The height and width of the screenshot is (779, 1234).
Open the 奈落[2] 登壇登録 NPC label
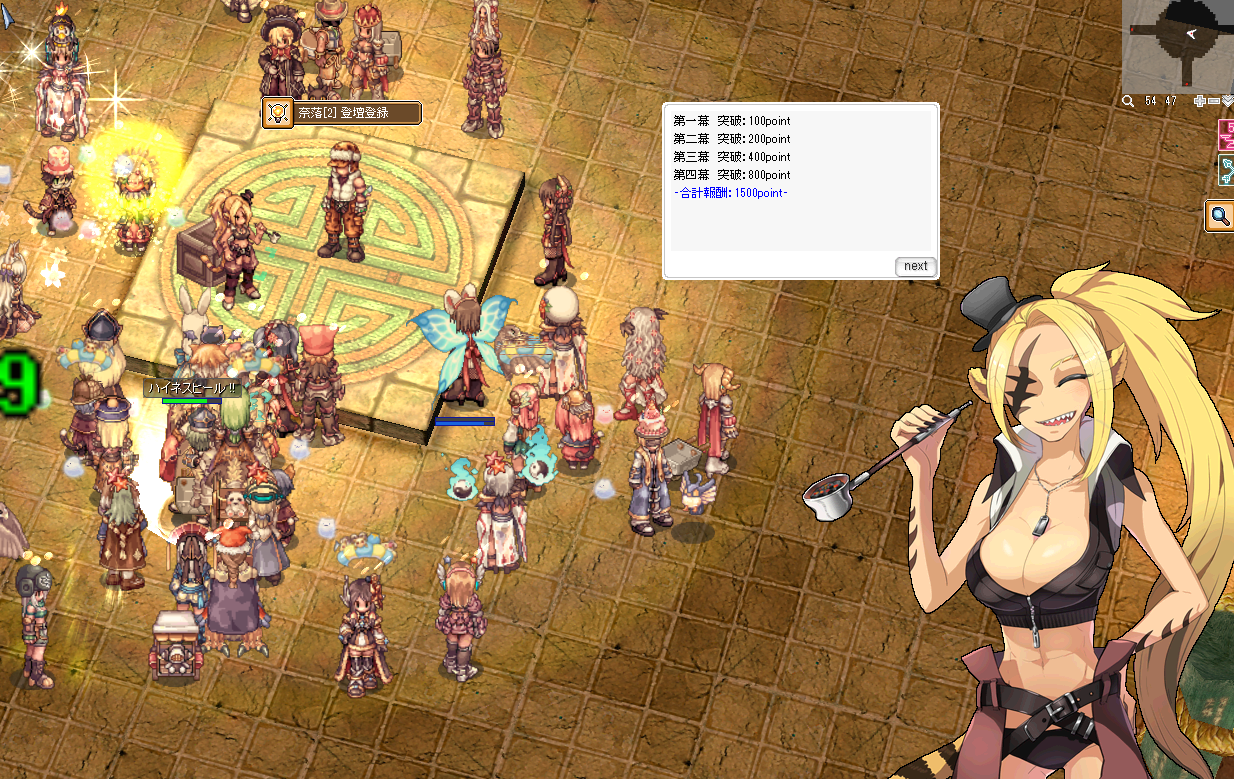point(343,113)
